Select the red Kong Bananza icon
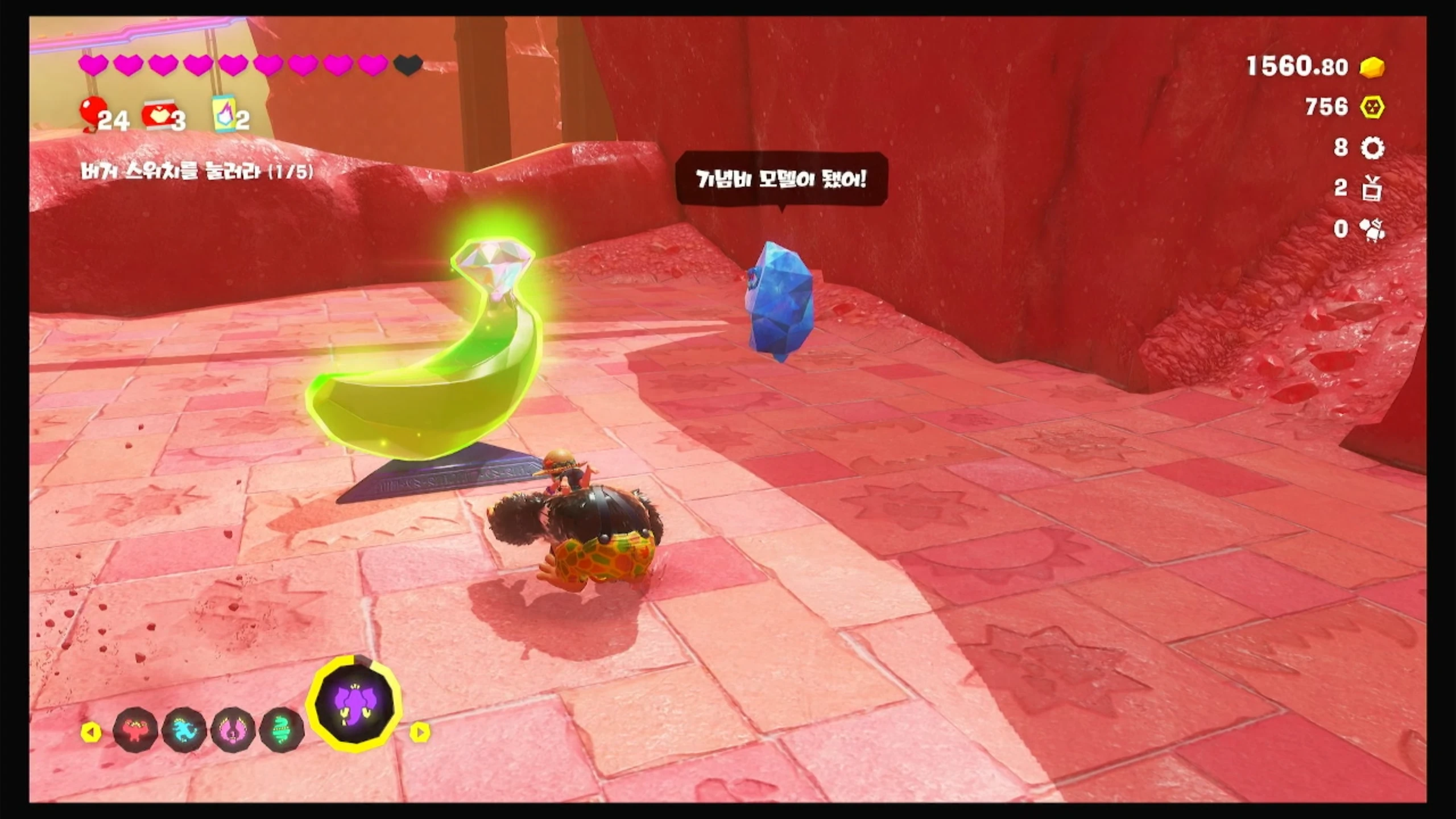Screen dimensions: 1456x819 coord(135,730)
